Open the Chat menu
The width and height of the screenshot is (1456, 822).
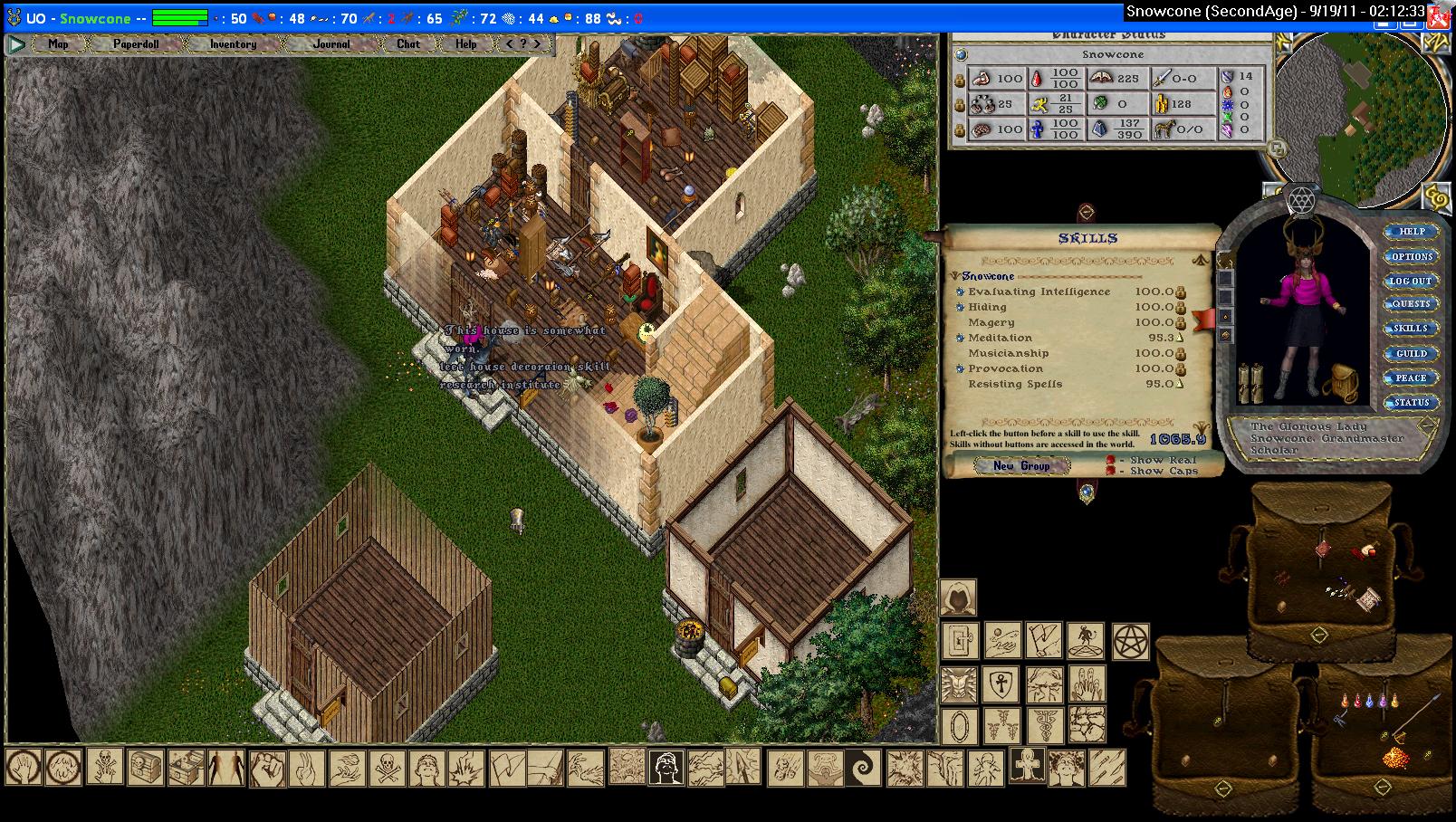[x=408, y=43]
